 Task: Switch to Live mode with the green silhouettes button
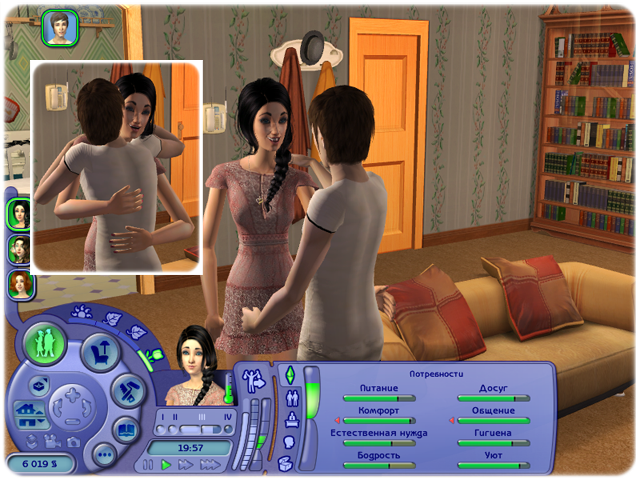click(45, 342)
